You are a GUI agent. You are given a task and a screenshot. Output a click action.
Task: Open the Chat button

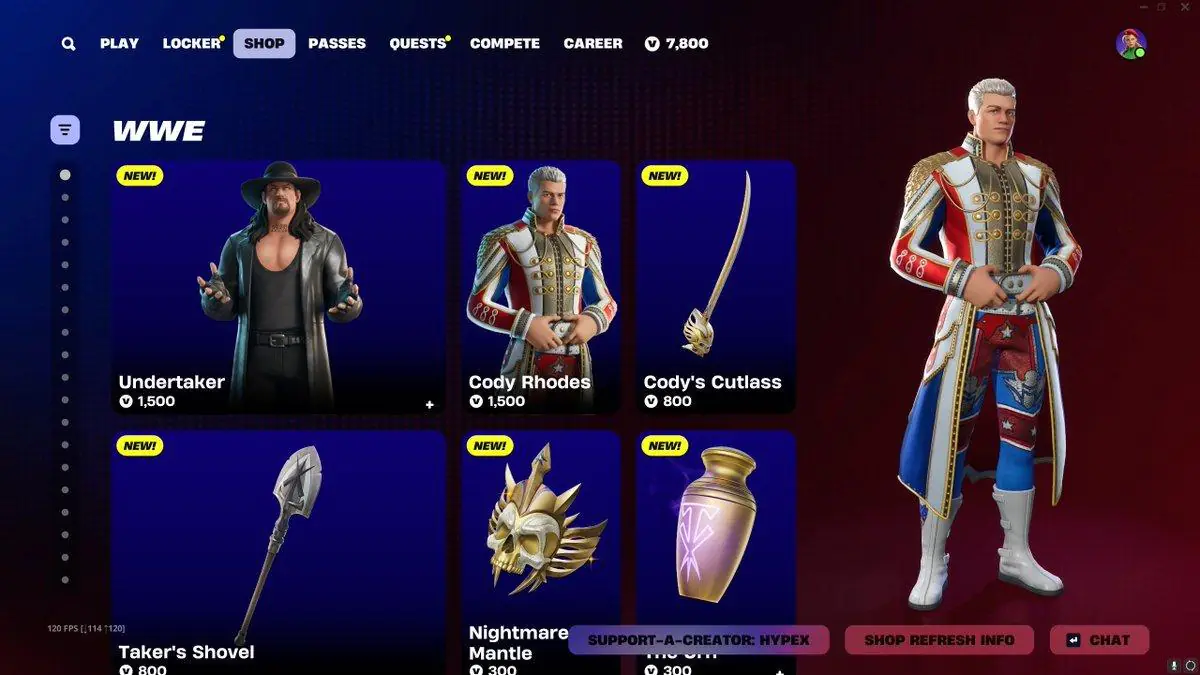[x=1099, y=640]
